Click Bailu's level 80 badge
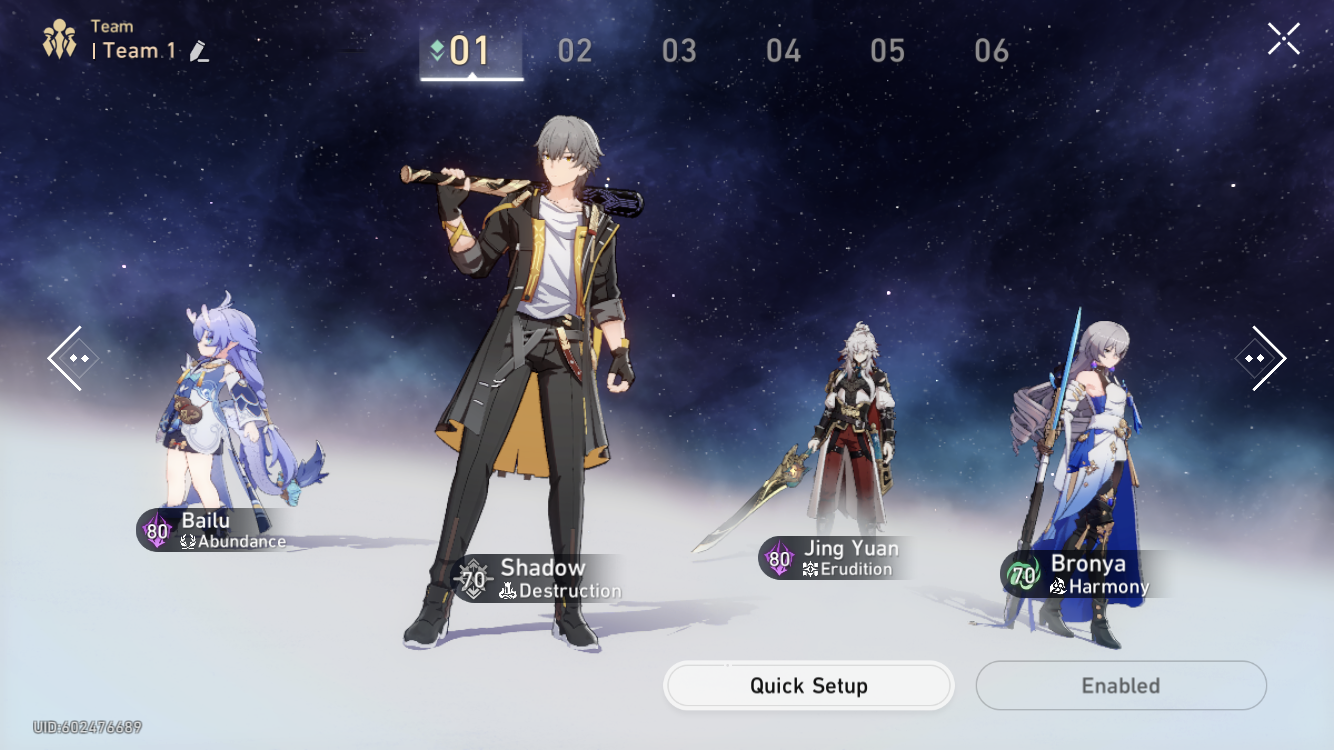 click(x=155, y=531)
